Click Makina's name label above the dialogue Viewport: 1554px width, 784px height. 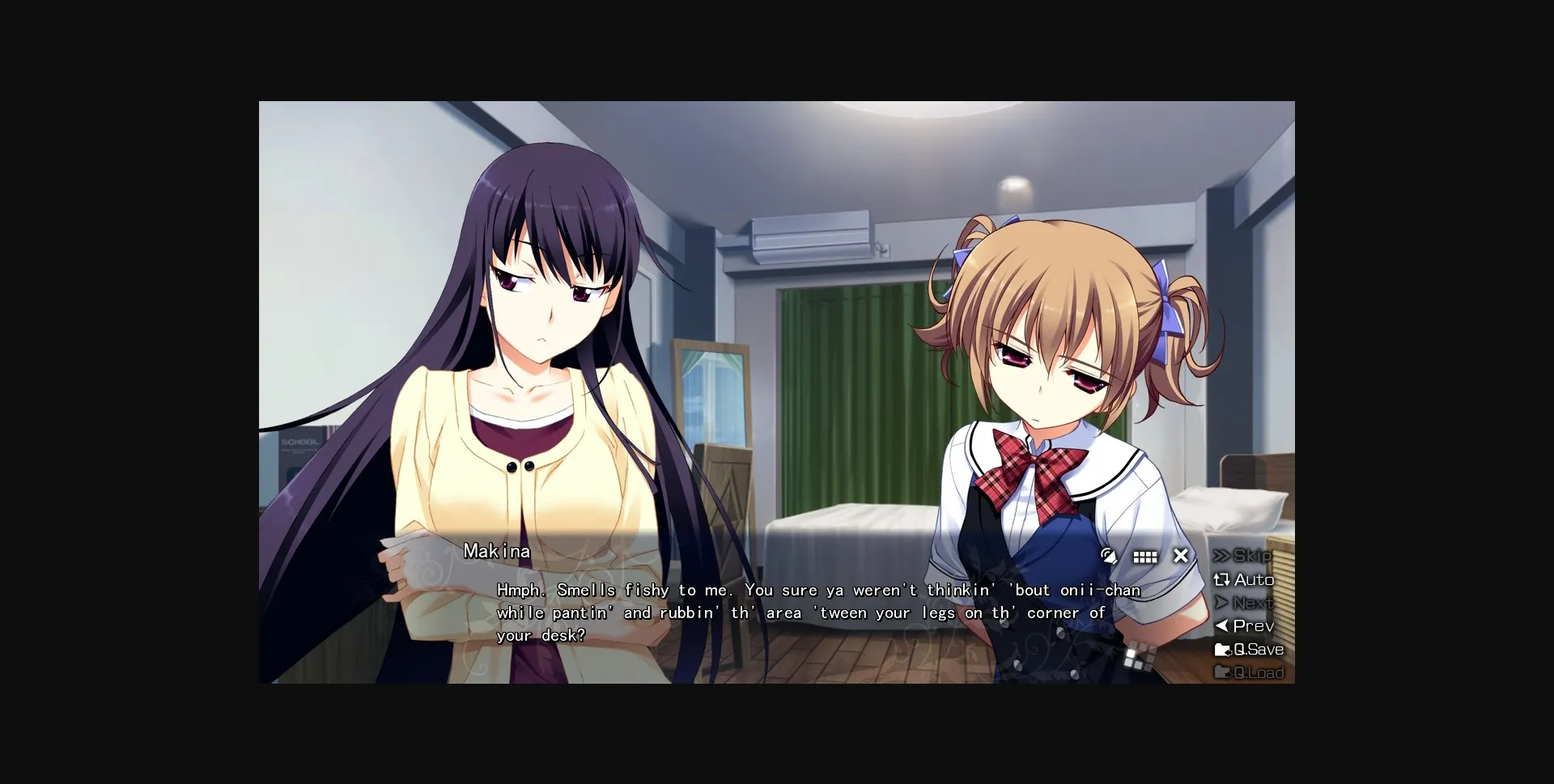point(496,551)
